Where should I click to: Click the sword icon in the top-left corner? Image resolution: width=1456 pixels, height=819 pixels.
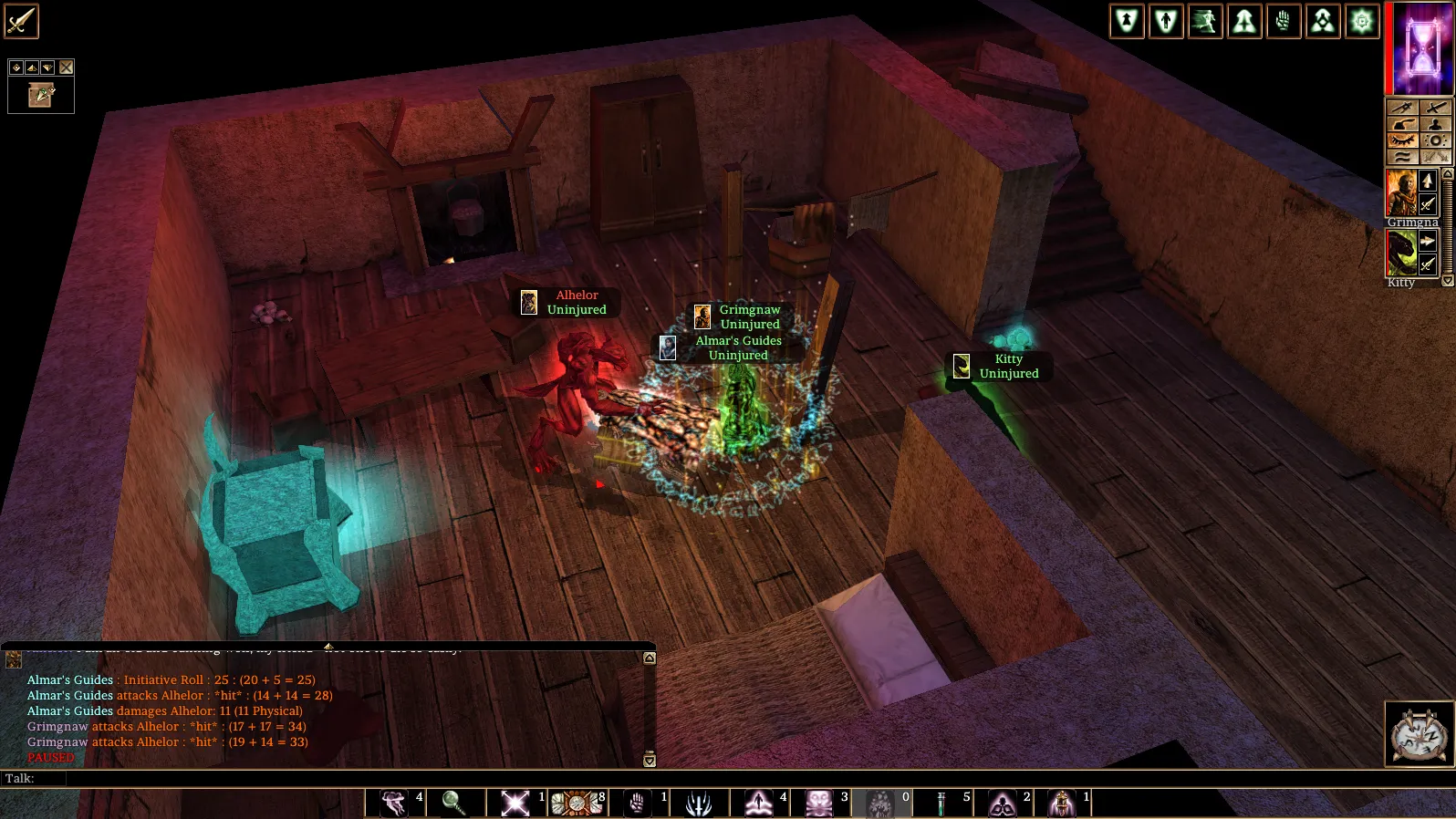[21, 21]
